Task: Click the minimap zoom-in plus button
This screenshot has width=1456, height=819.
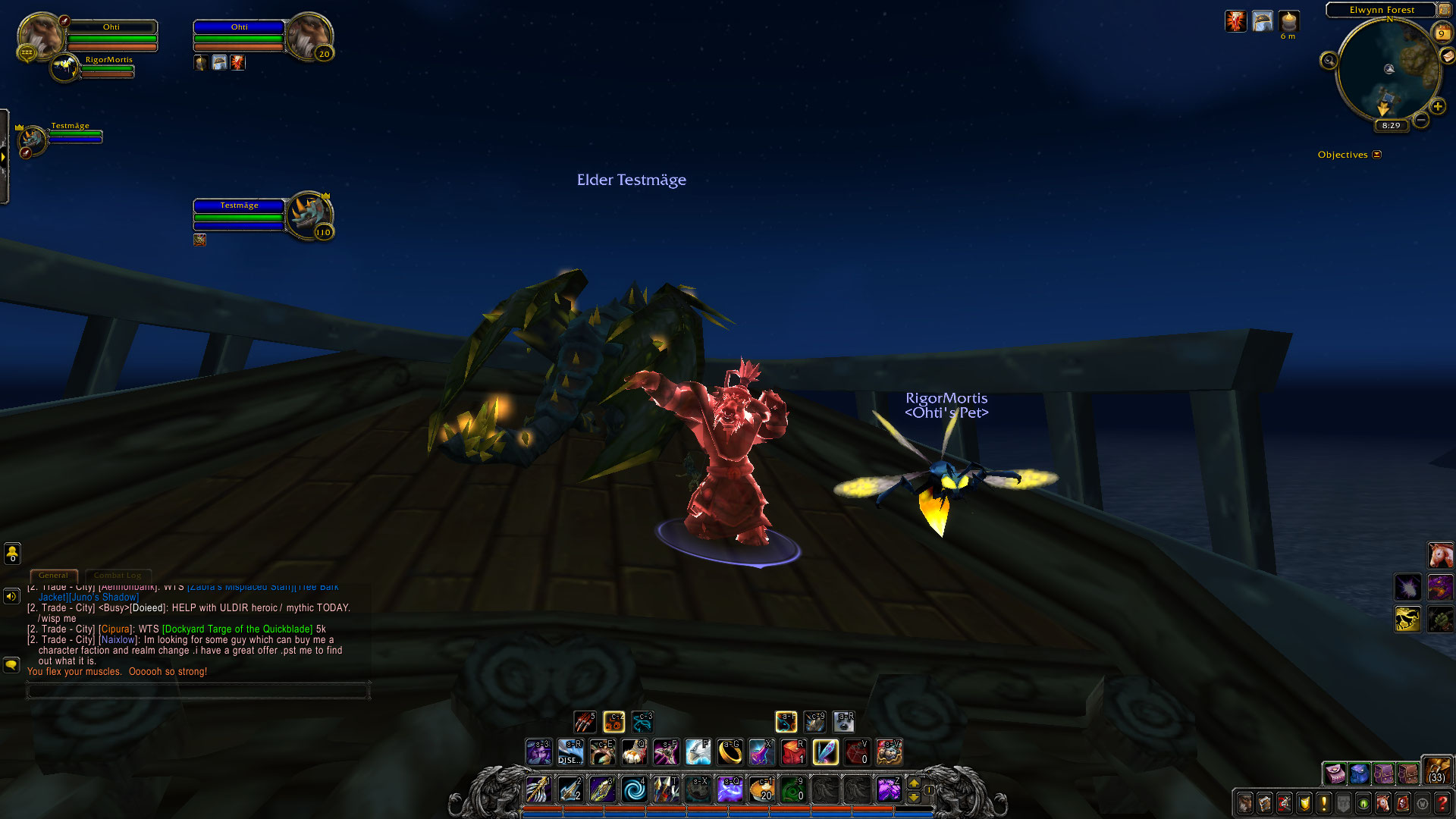Action: click(1437, 107)
